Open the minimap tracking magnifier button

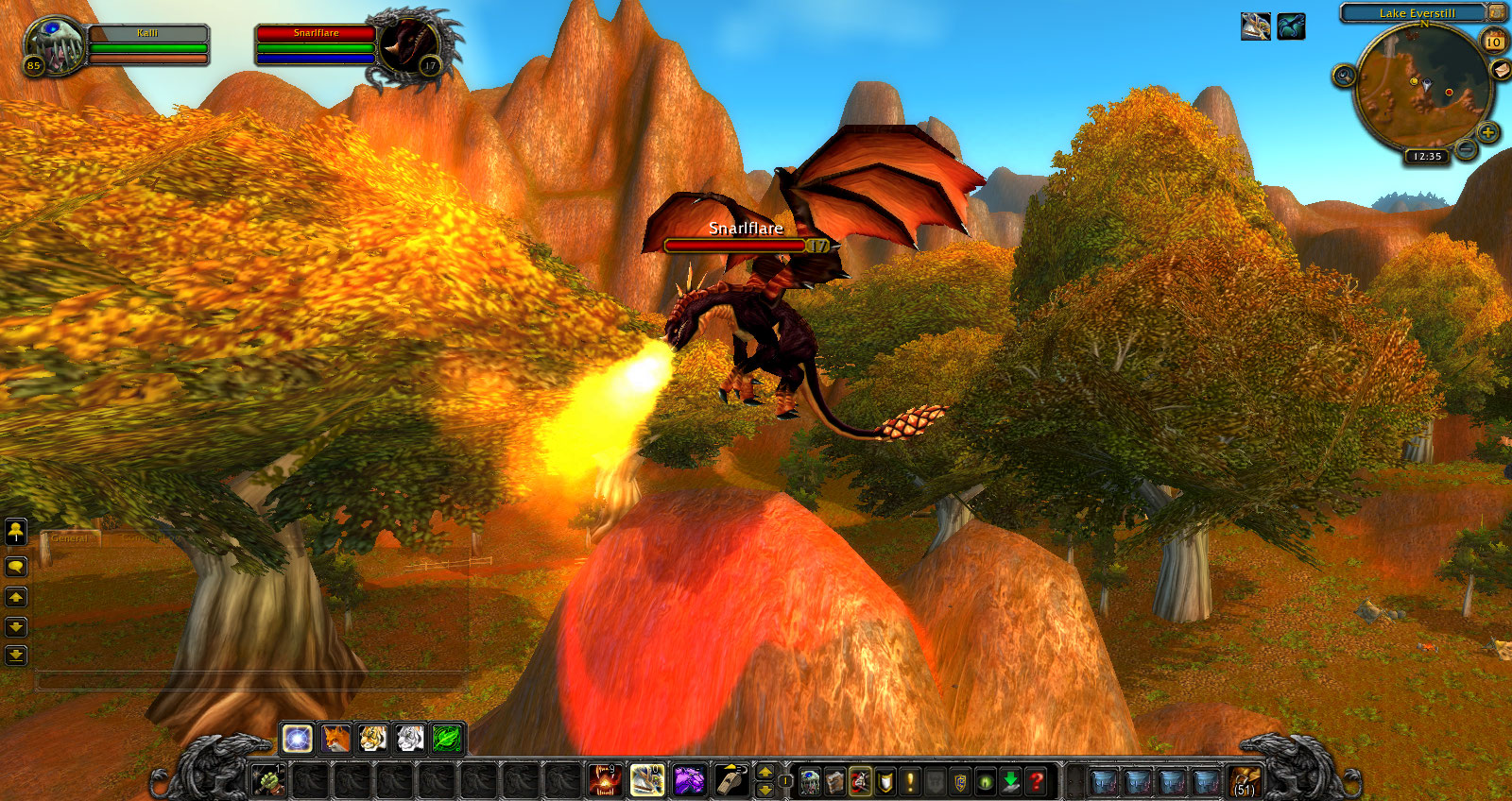coord(1345,75)
